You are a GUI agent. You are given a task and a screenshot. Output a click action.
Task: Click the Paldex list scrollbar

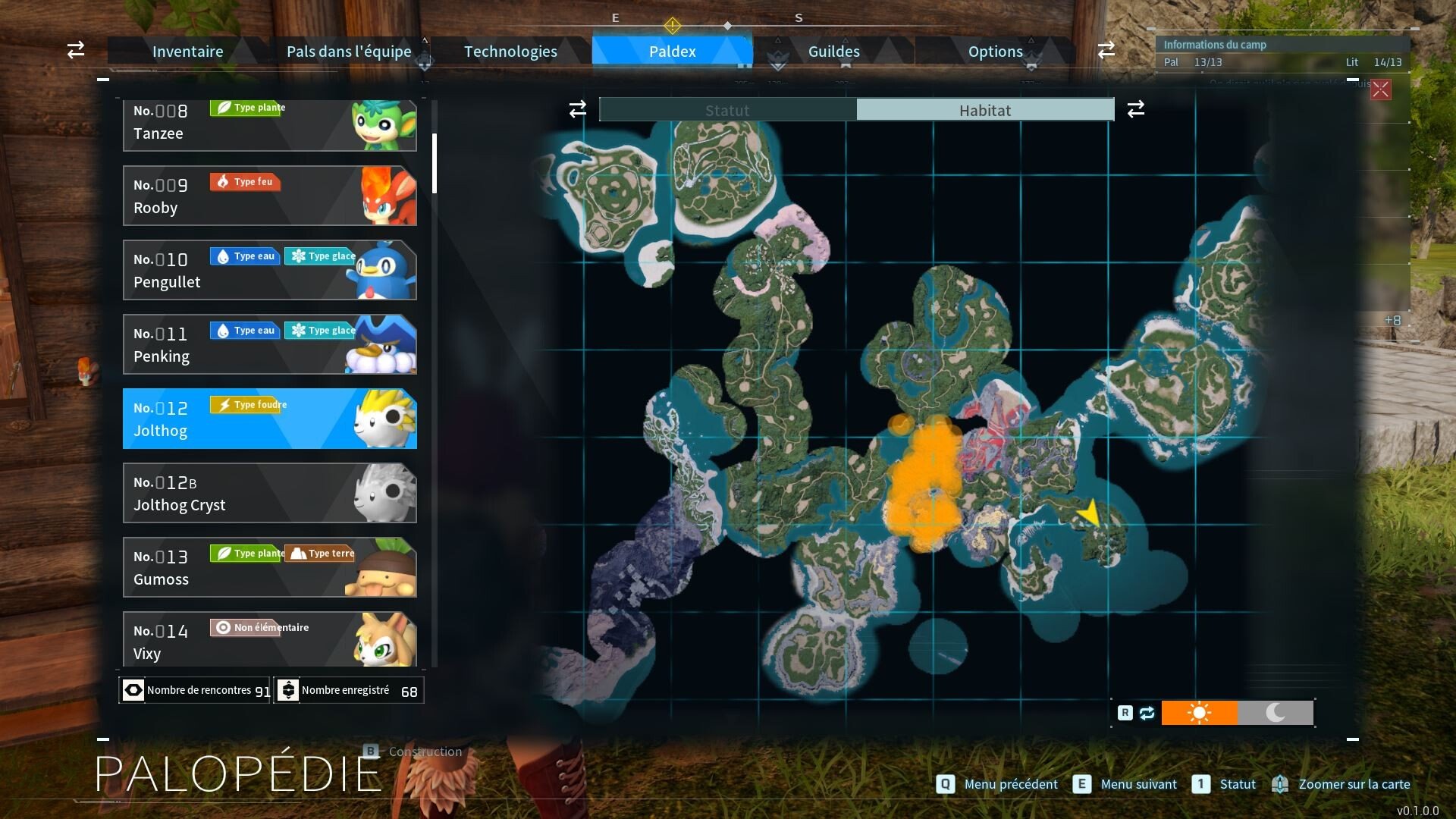[435, 163]
